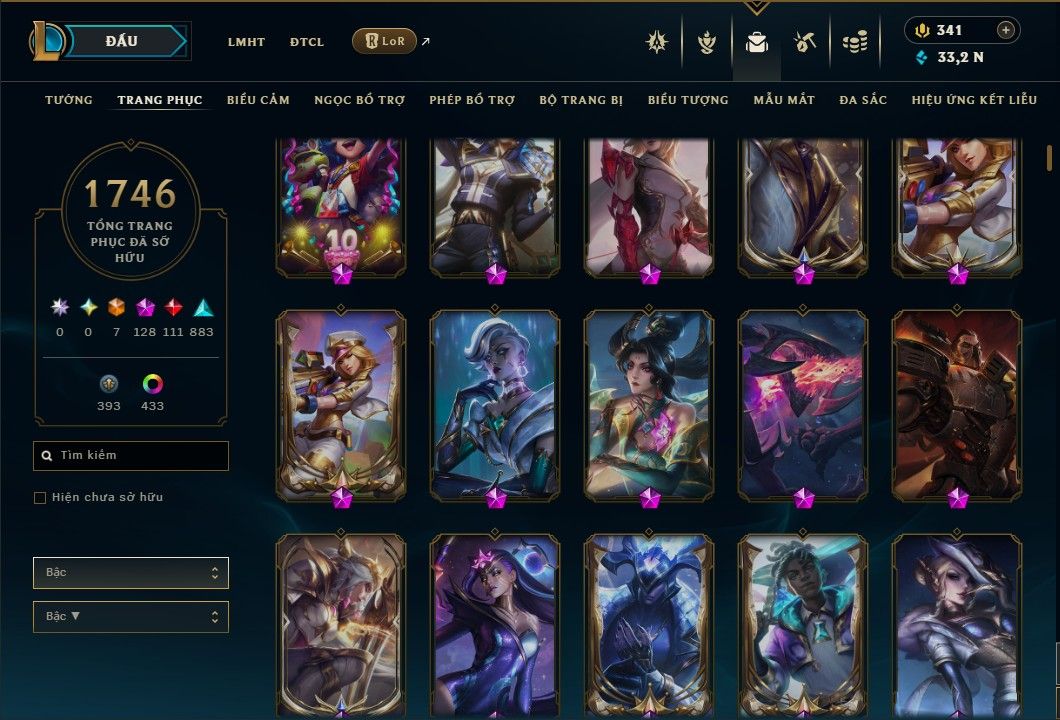
Task: Click the plus button beside 341 currency
Action: click(1005, 30)
